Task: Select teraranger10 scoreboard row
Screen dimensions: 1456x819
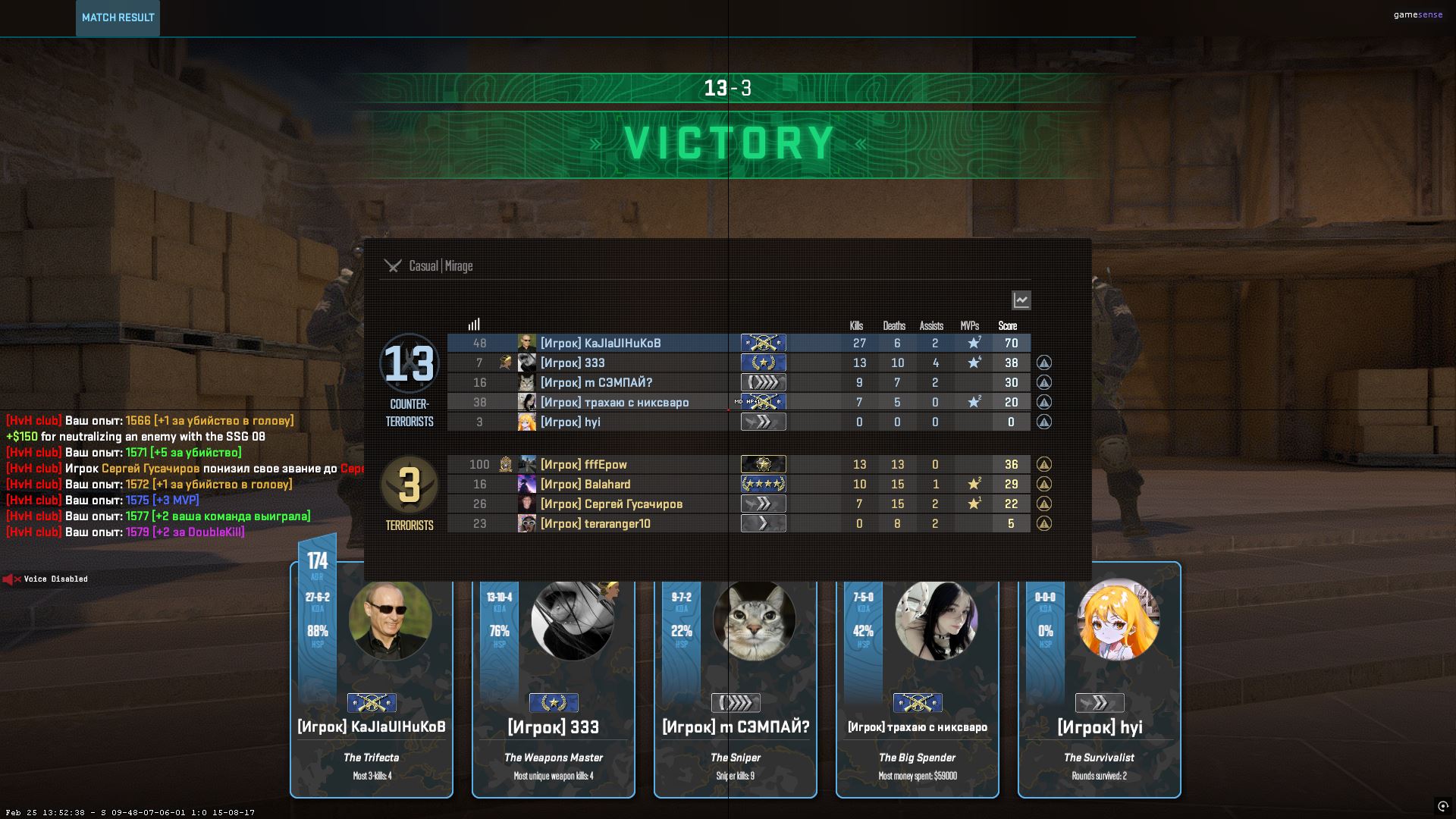Action: (x=595, y=524)
